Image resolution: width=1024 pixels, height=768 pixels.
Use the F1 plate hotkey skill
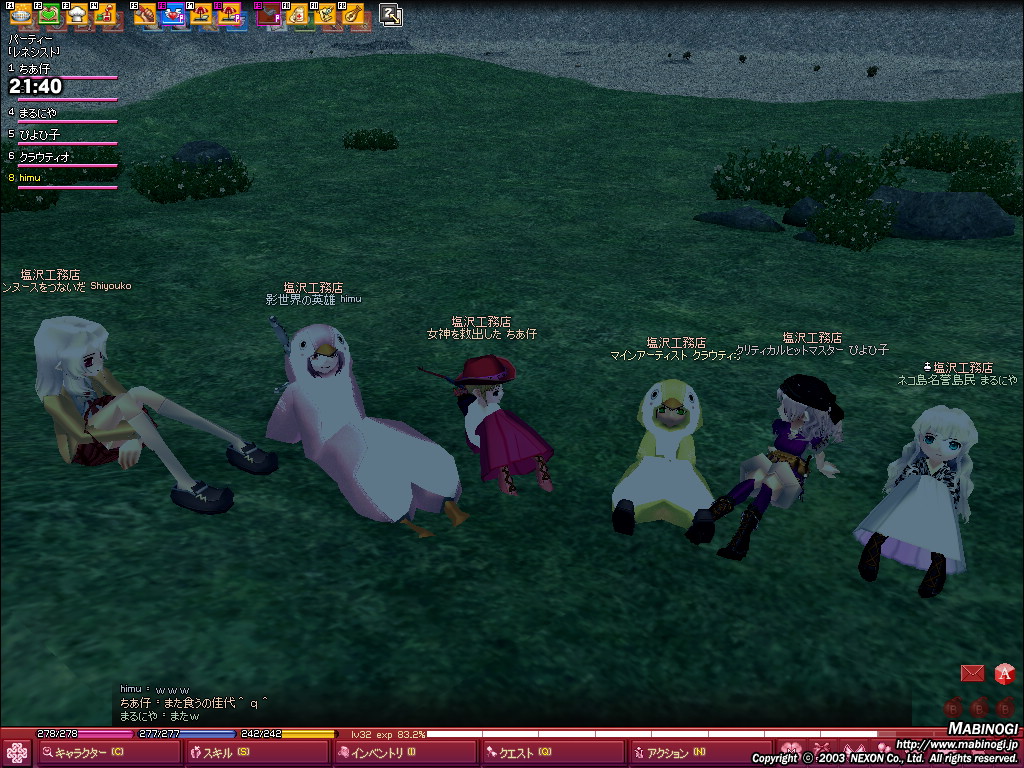click(x=19, y=14)
